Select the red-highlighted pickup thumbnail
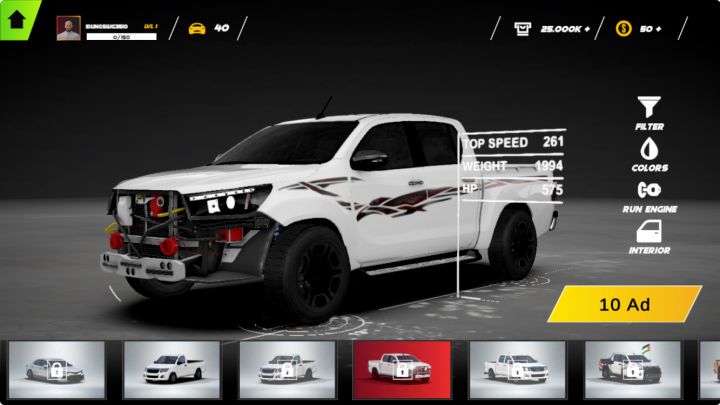 401,369
